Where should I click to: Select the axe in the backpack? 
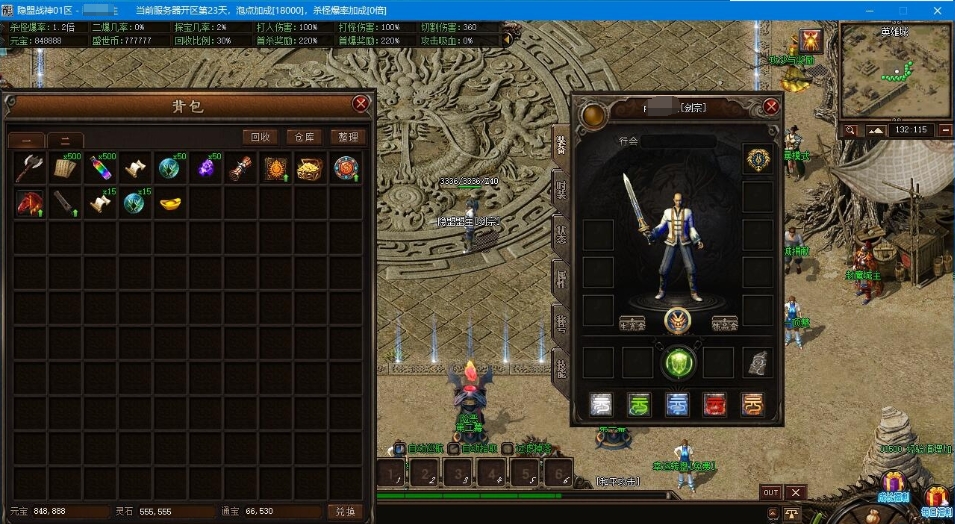(x=29, y=168)
